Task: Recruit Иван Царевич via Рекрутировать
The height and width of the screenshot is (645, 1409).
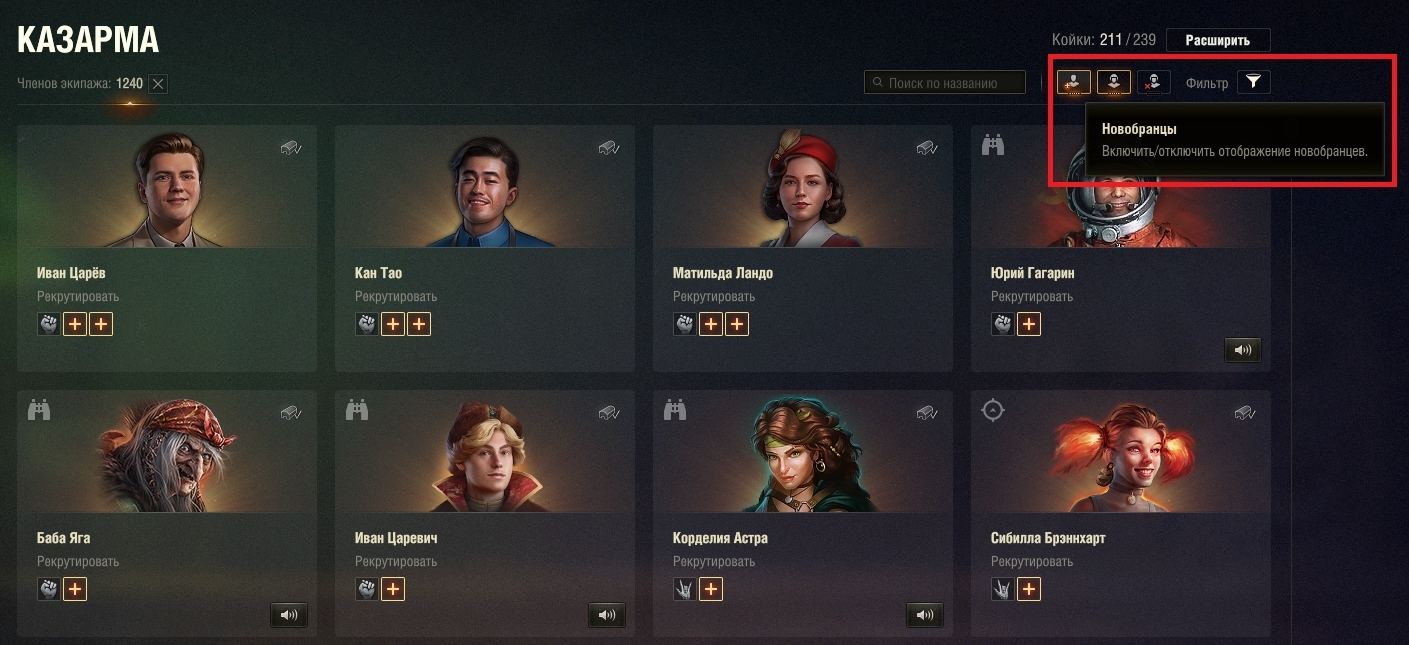Action: click(395, 562)
